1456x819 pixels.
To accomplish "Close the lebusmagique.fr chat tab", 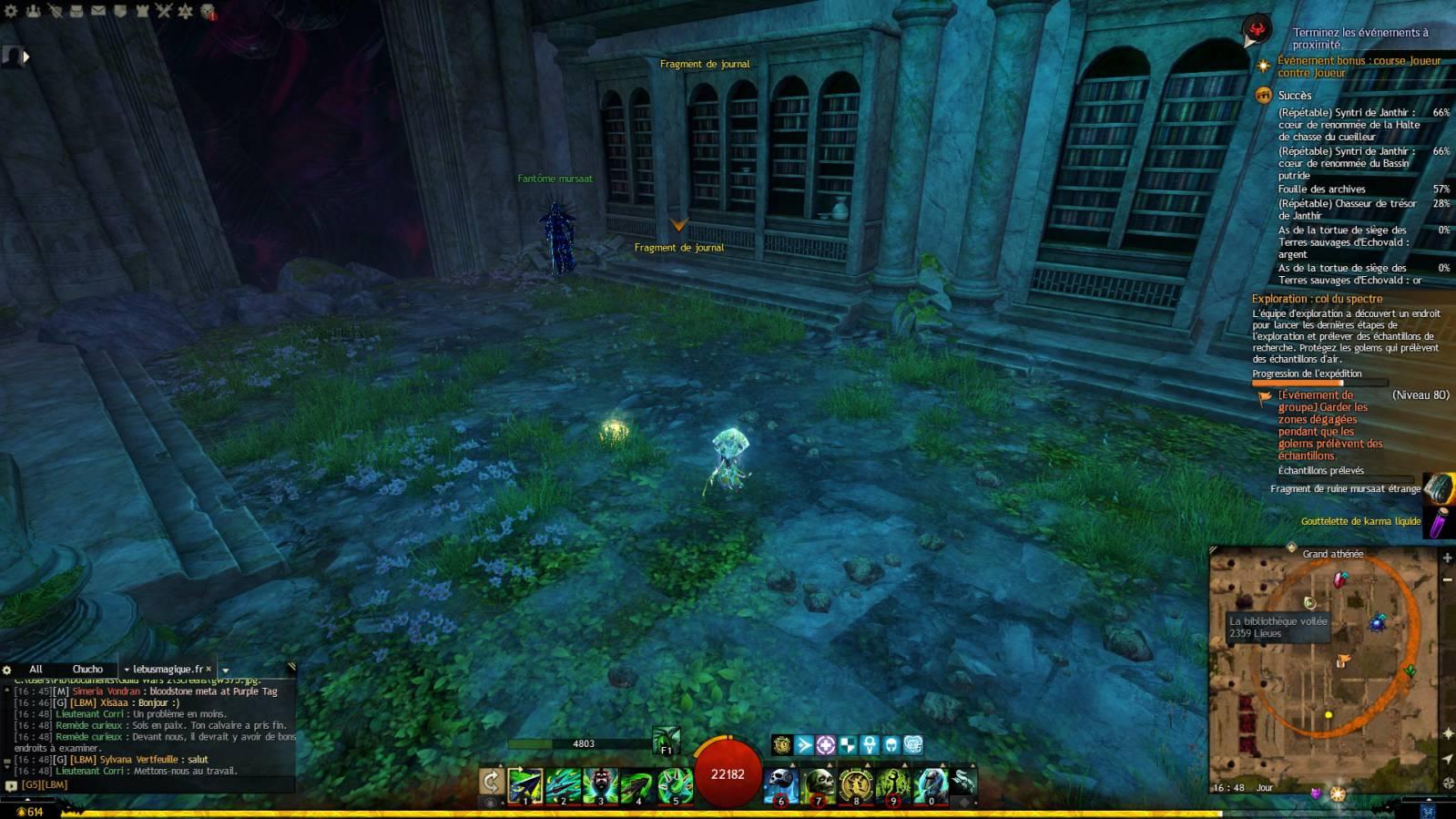I will (209, 669).
